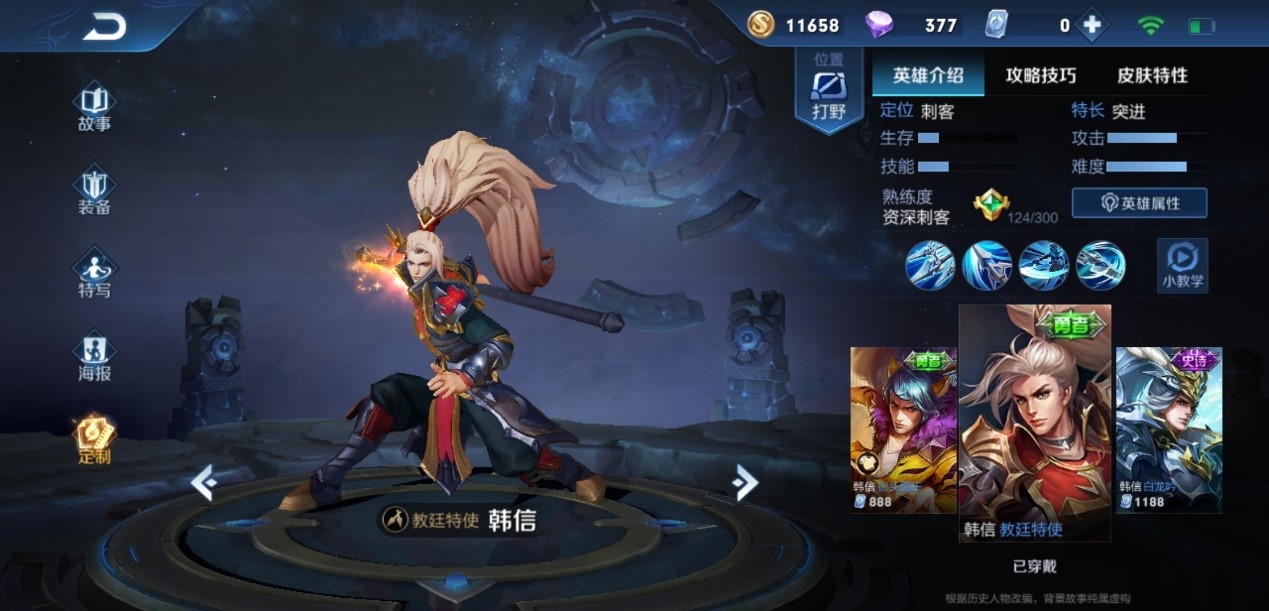
Task: Open the 英雄属性 hero attributes panel
Action: click(1139, 203)
